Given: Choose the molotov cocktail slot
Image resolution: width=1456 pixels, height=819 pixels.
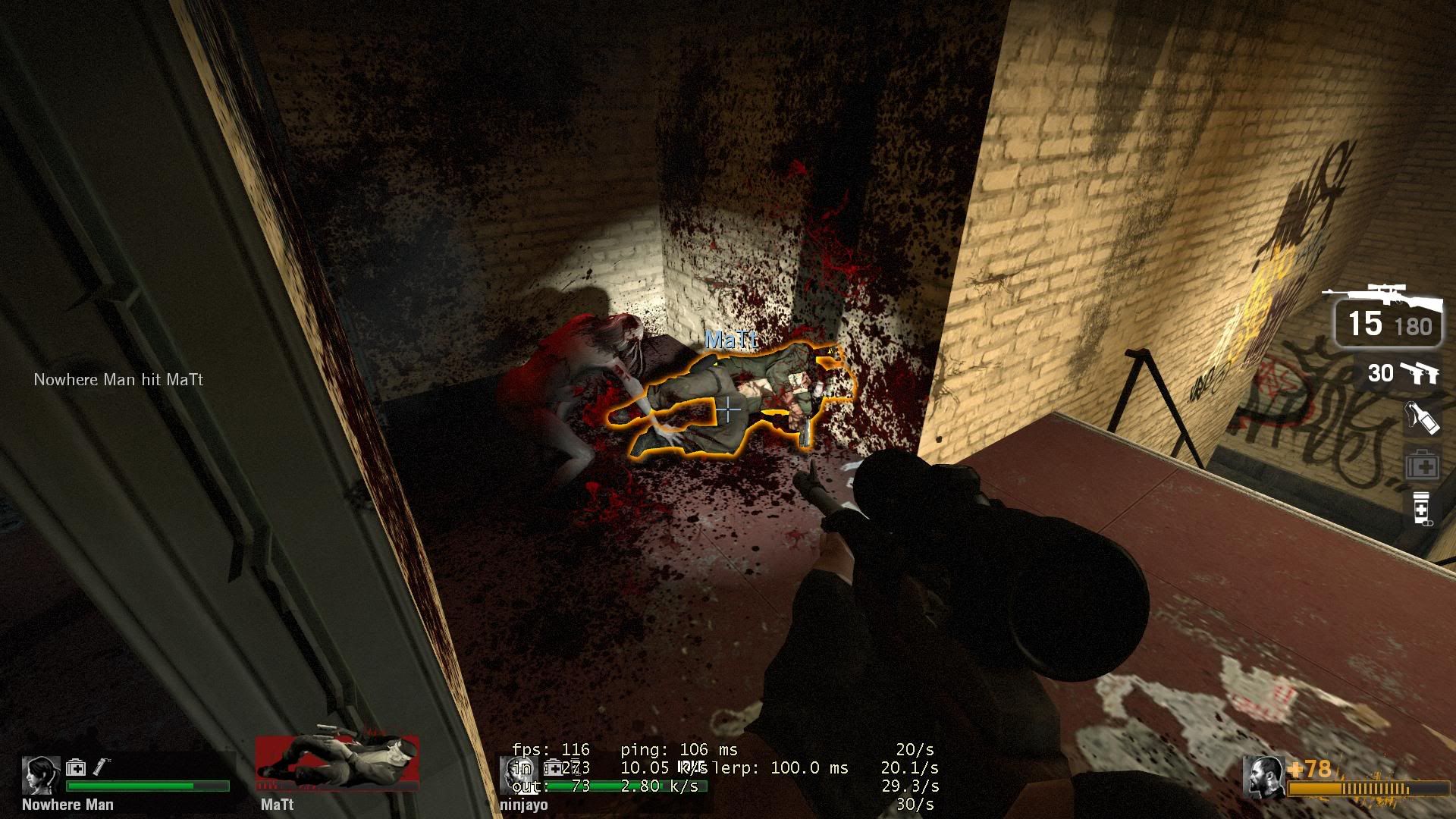Looking at the screenshot, I should pyautogui.click(x=1422, y=418).
